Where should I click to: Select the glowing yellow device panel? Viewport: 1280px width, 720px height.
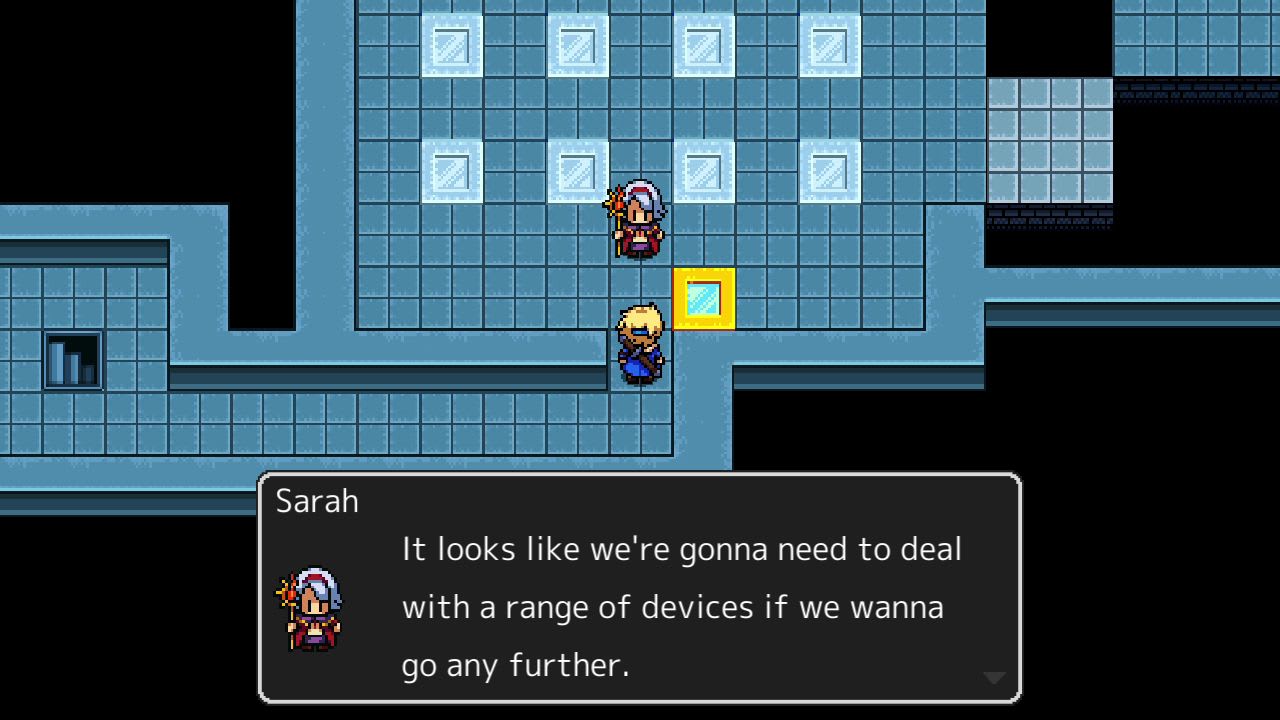706,299
